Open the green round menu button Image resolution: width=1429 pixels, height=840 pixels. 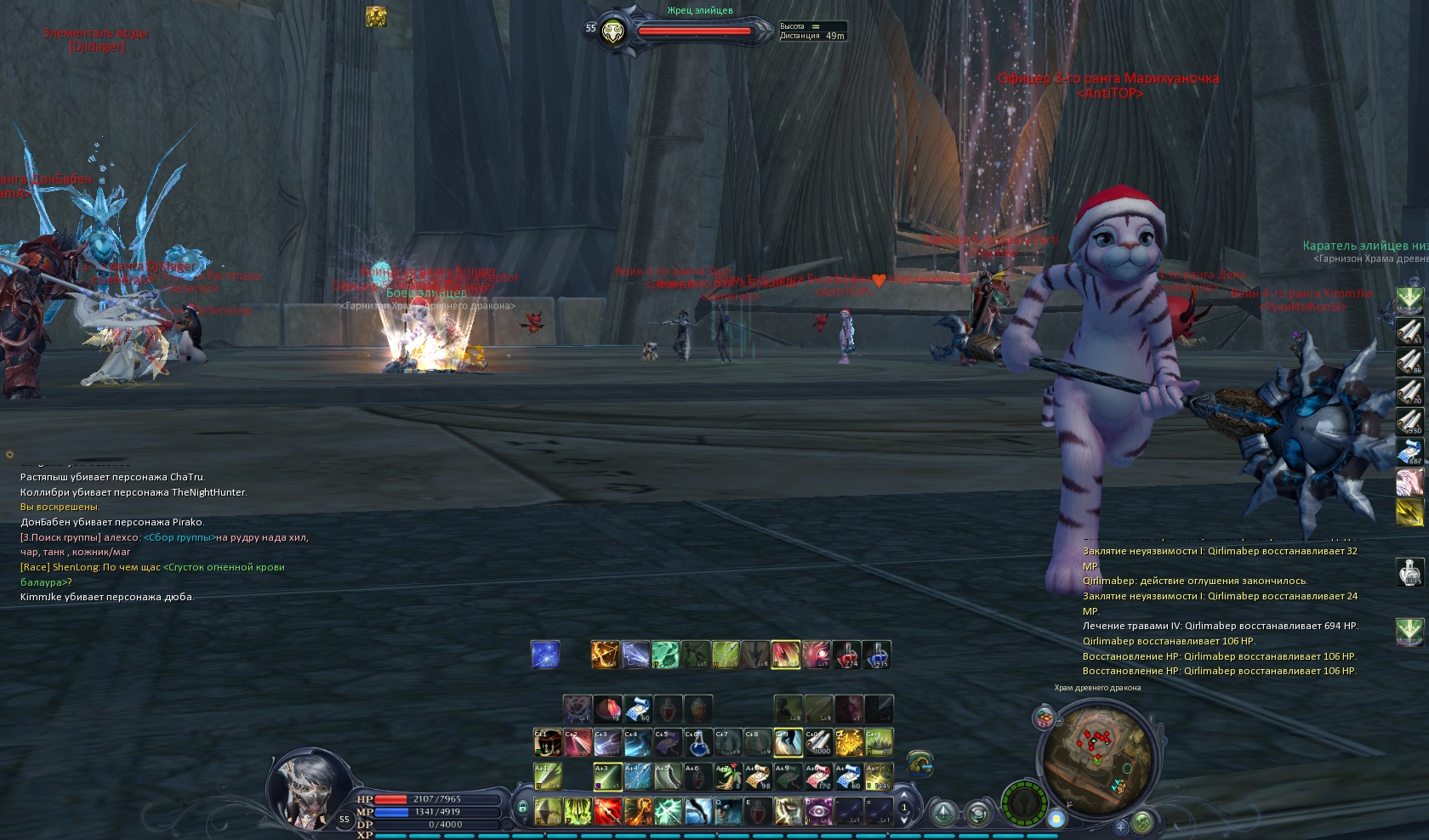1142,821
